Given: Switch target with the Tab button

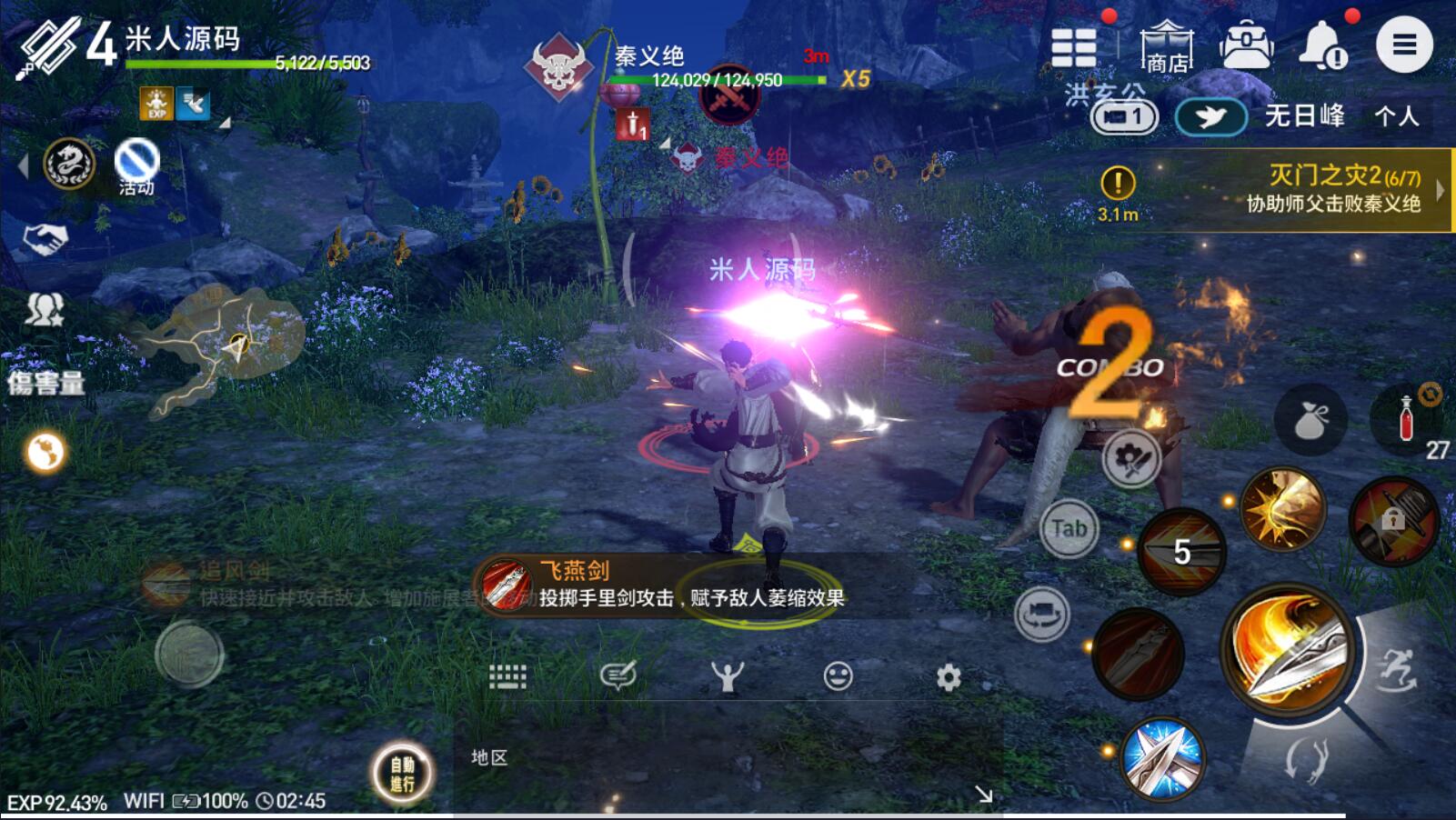Looking at the screenshot, I should [1069, 528].
